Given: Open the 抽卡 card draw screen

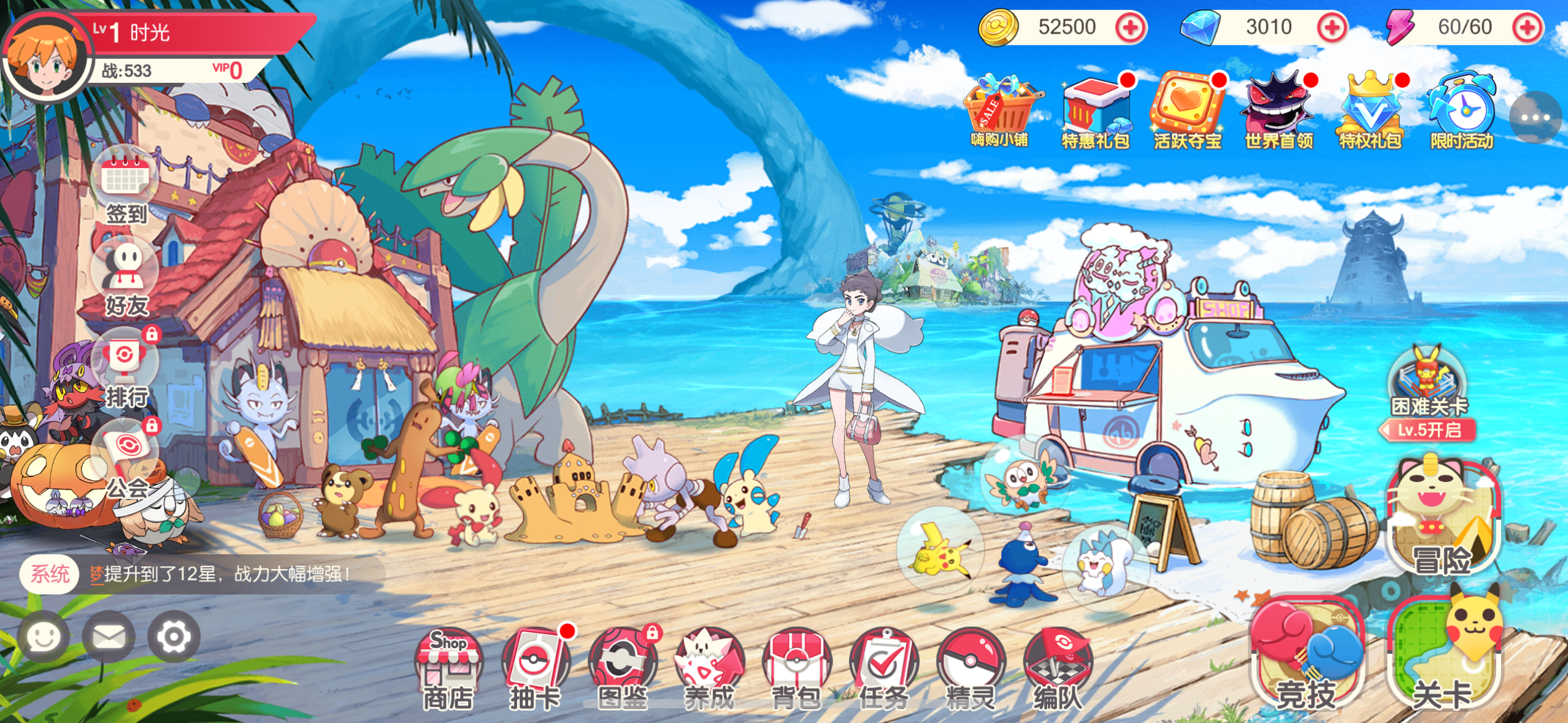Looking at the screenshot, I should [535, 668].
